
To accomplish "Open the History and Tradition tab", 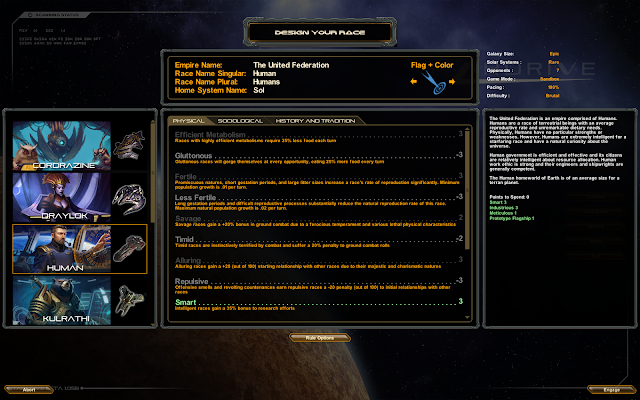I will click(x=311, y=121).
